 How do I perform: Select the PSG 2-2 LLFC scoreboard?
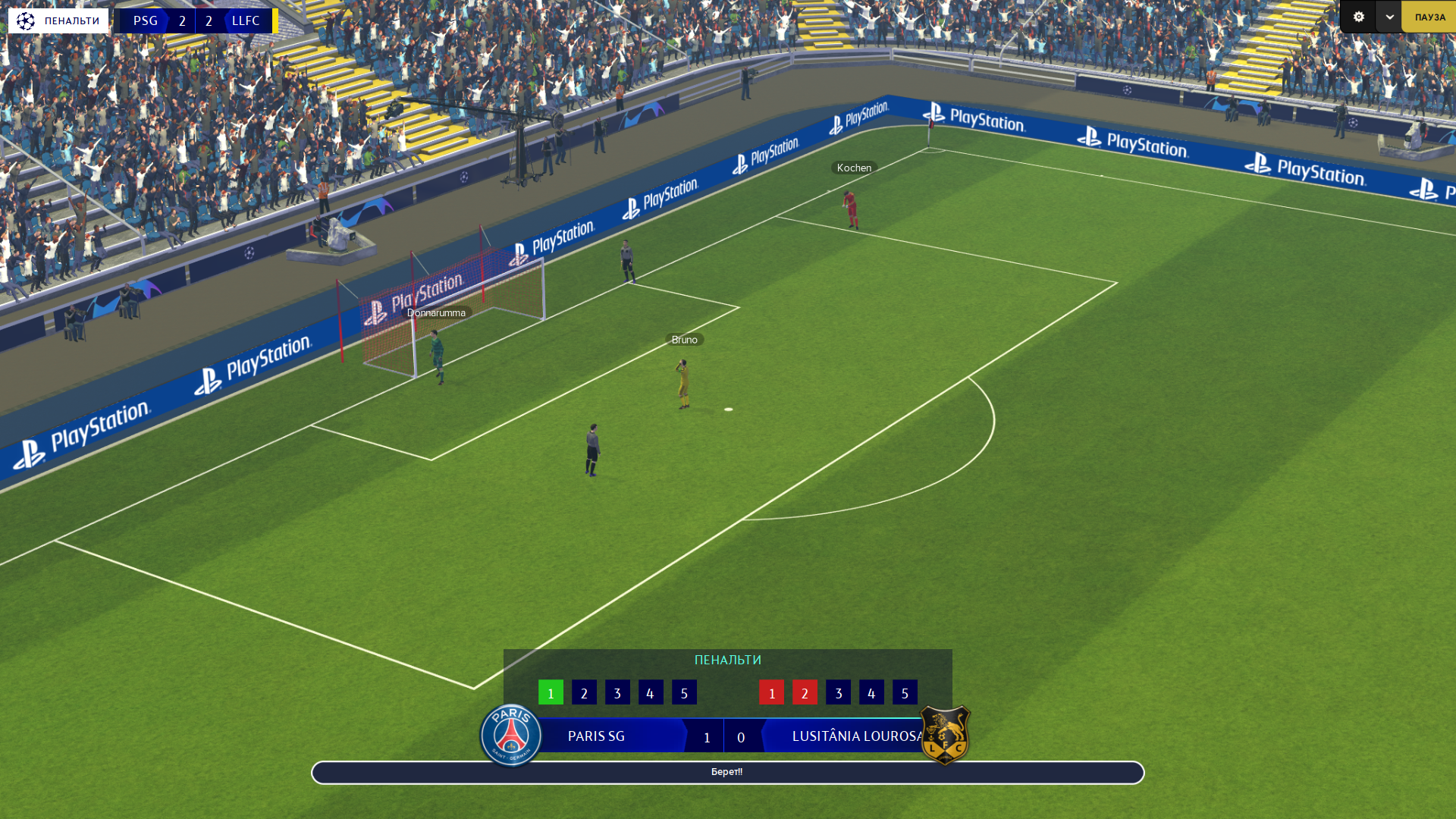point(196,20)
